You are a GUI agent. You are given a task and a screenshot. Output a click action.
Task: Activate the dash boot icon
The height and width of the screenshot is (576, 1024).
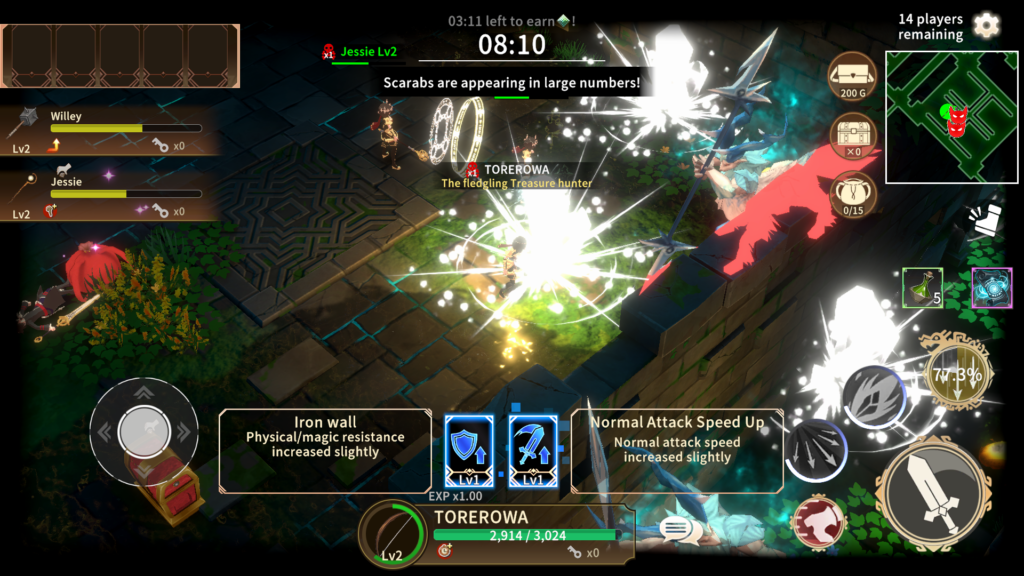(985, 222)
